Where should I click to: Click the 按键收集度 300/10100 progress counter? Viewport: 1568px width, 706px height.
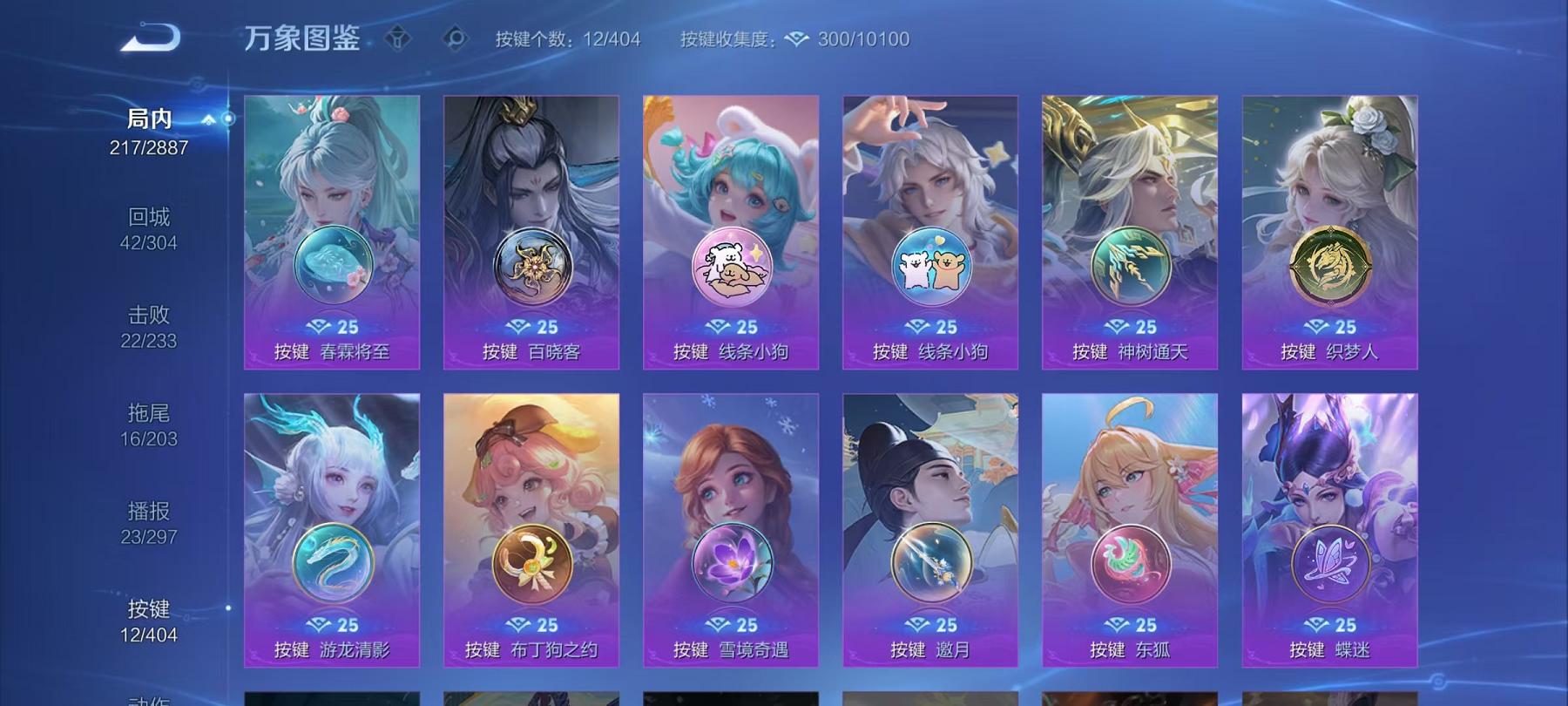point(793,38)
